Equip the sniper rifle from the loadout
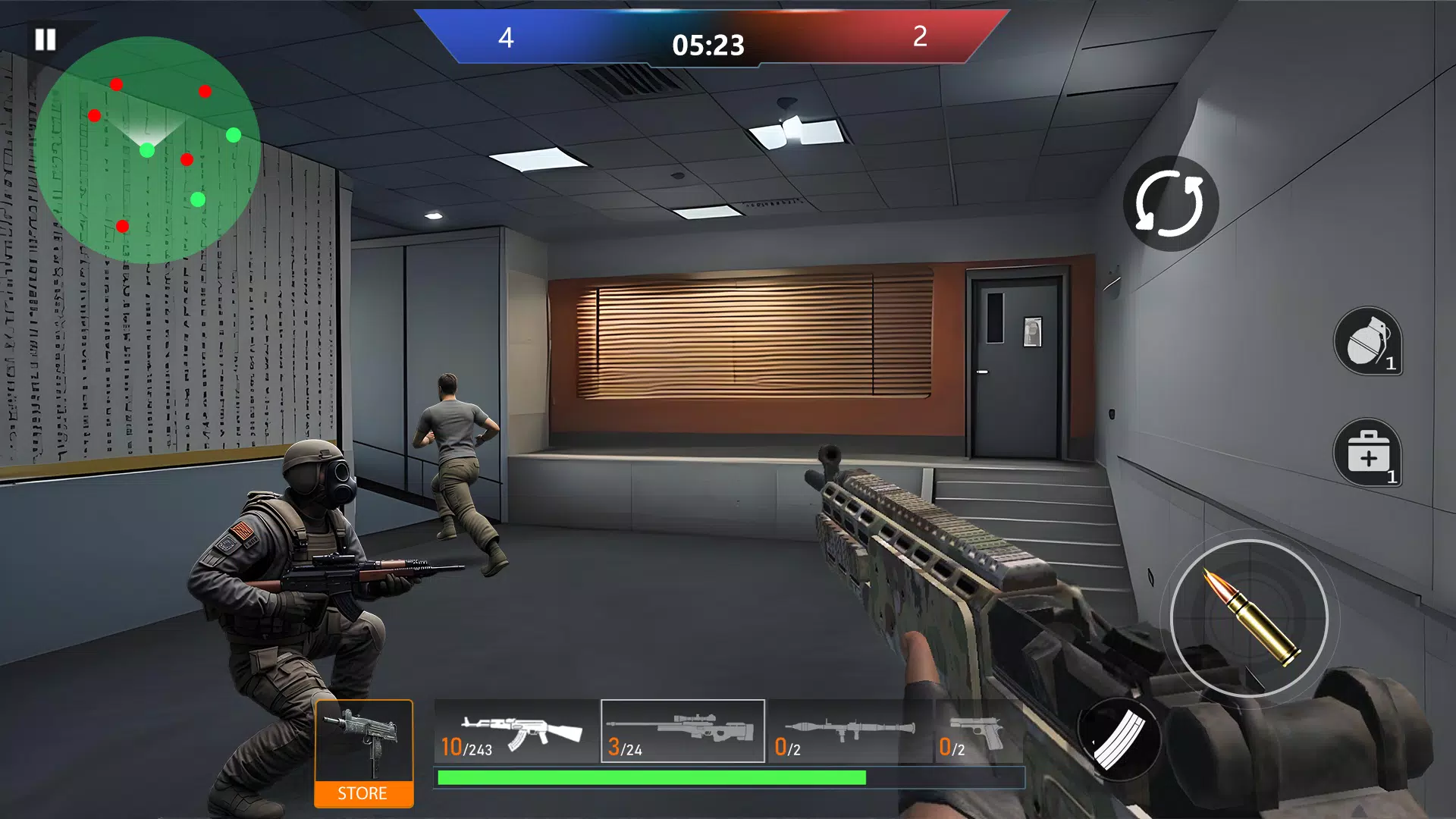 [681, 728]
